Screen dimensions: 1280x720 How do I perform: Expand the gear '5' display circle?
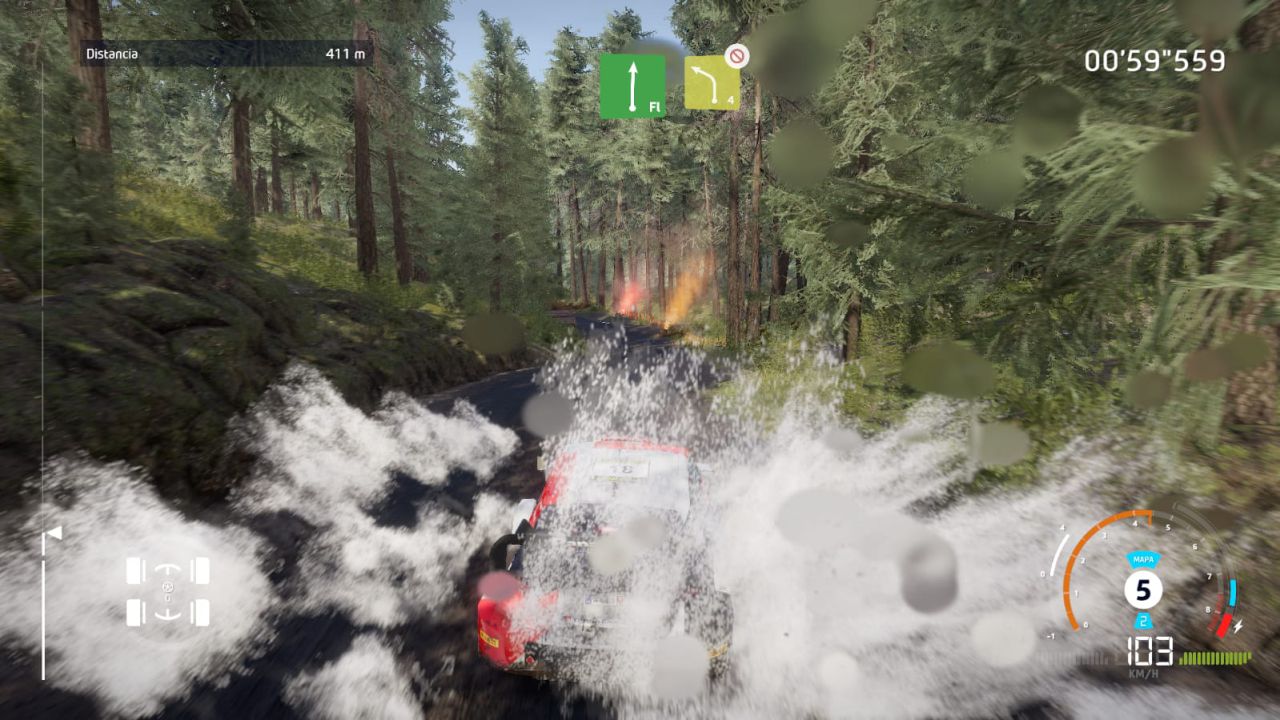[x=1142, y=590]
